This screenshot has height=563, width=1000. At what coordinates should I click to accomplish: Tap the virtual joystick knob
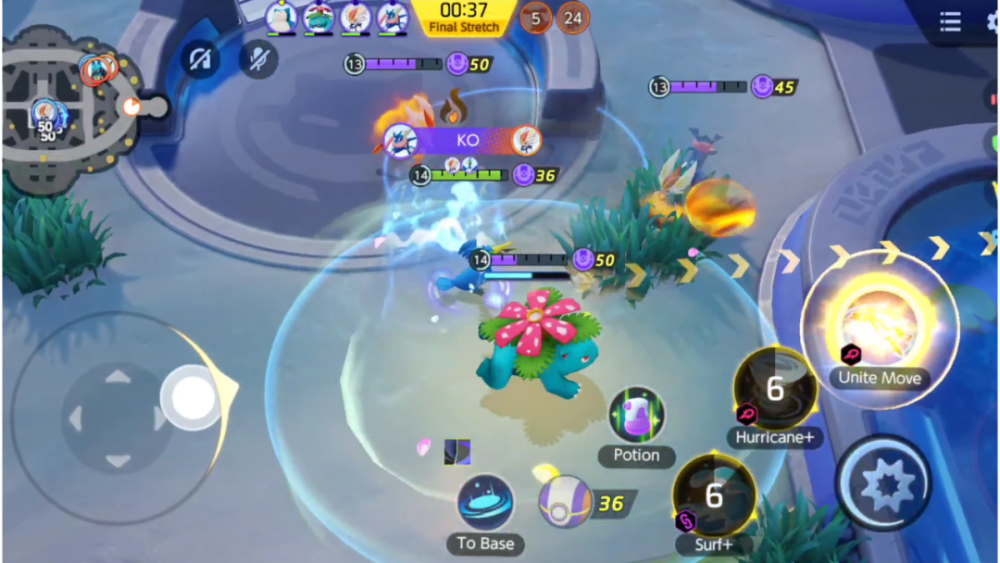tap(194, 398)
